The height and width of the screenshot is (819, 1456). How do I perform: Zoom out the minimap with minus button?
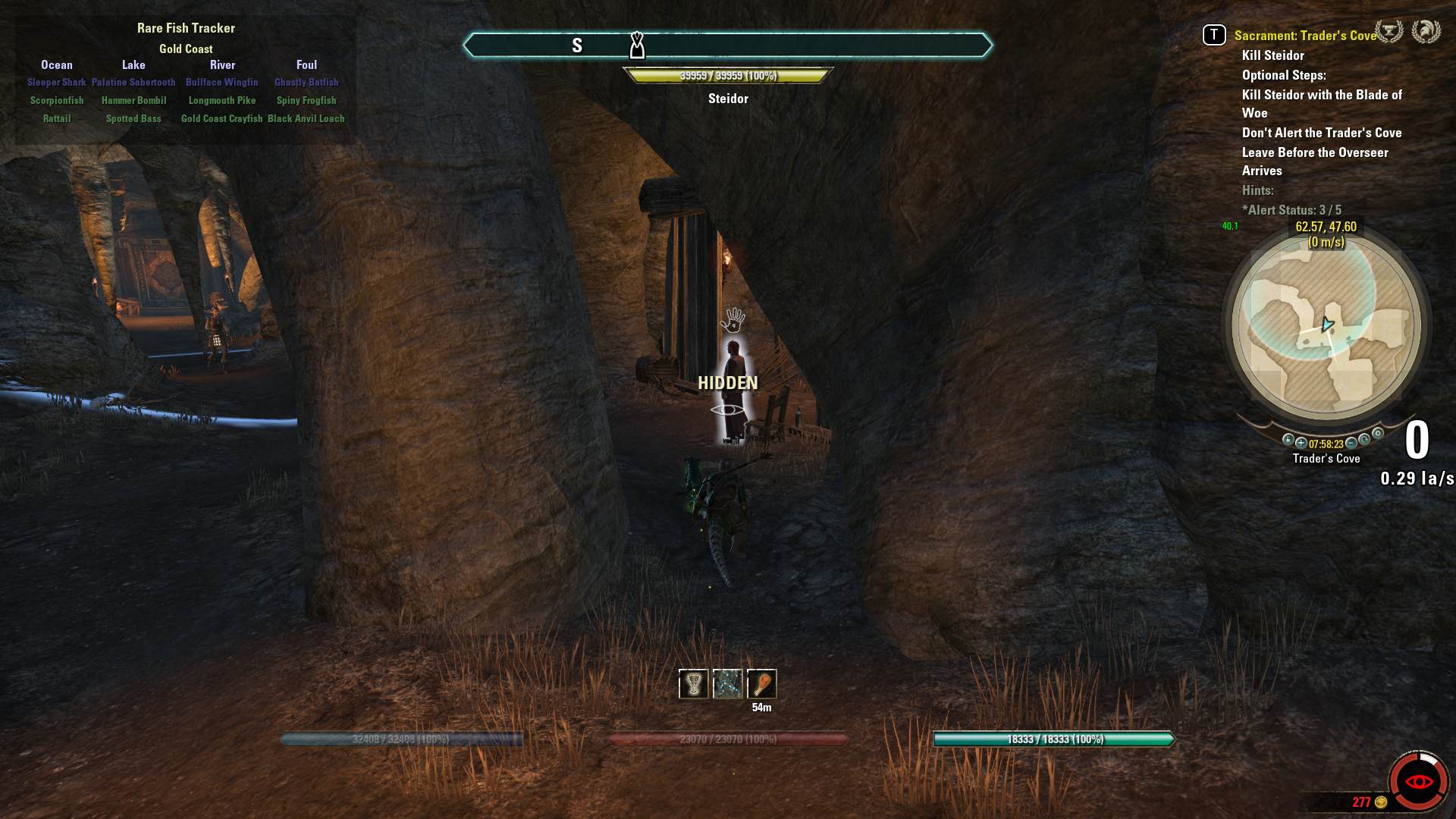click(1351, 443)
